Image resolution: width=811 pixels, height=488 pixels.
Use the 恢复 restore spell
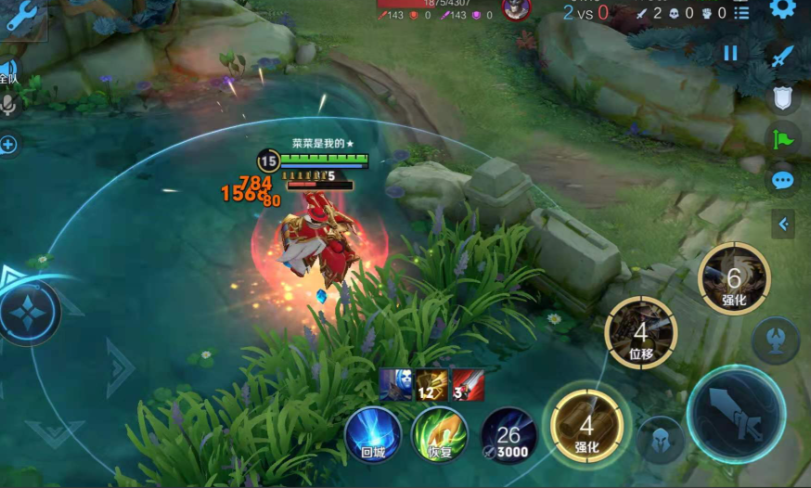[x=439, y=435]
